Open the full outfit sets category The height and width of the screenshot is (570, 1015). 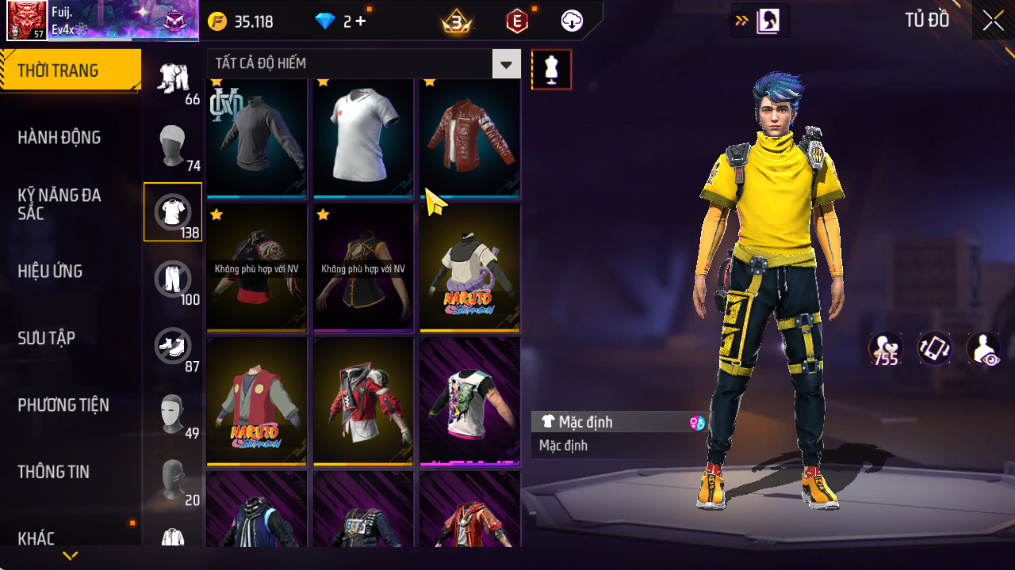173,77
